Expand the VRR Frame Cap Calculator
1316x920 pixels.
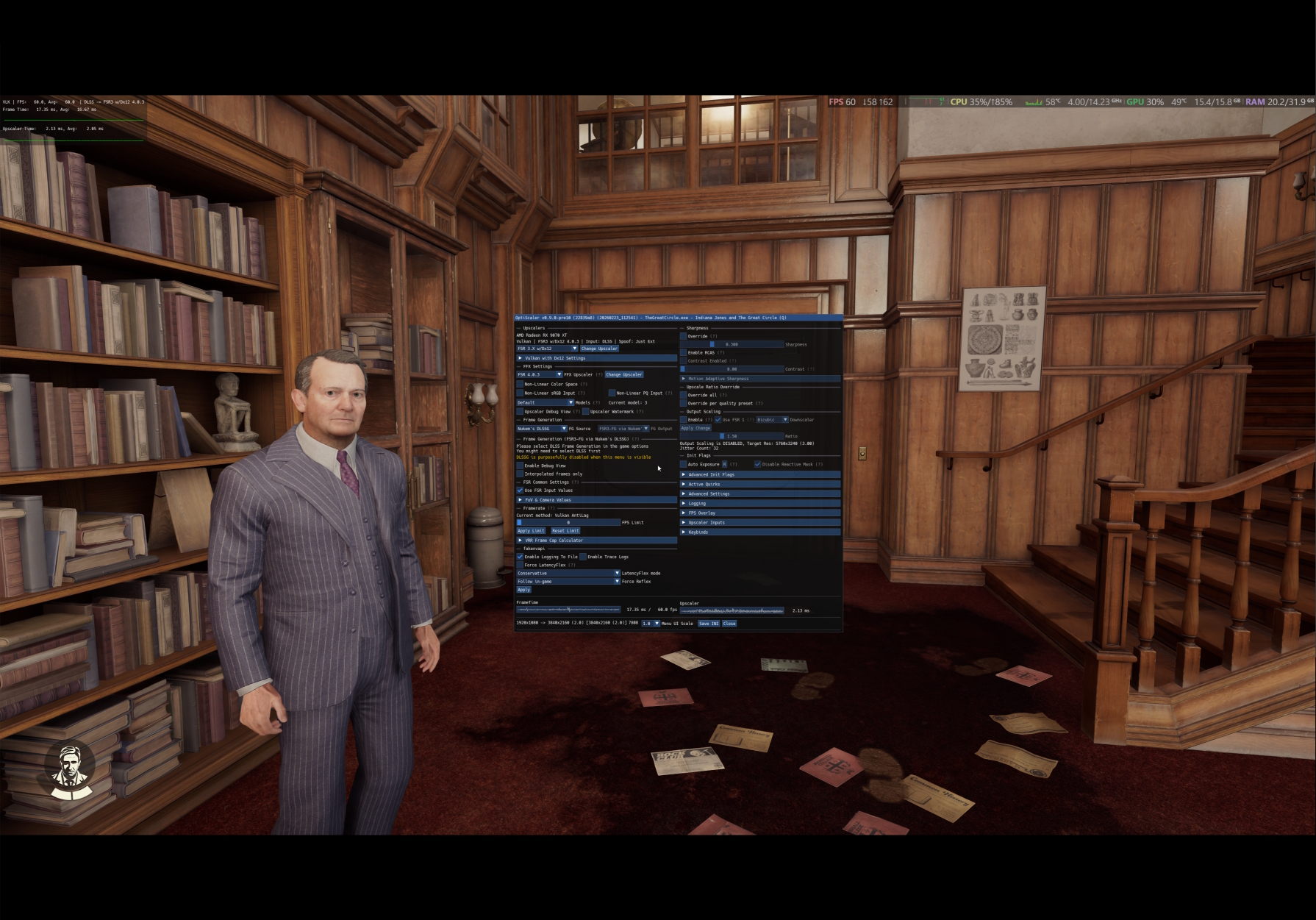point(554,541)
